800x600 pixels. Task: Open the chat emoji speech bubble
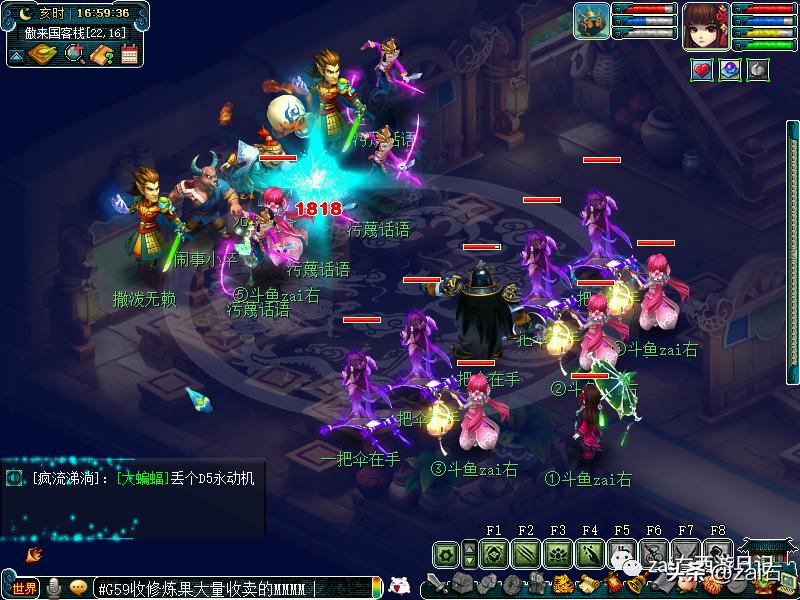[x=78, y=588]
